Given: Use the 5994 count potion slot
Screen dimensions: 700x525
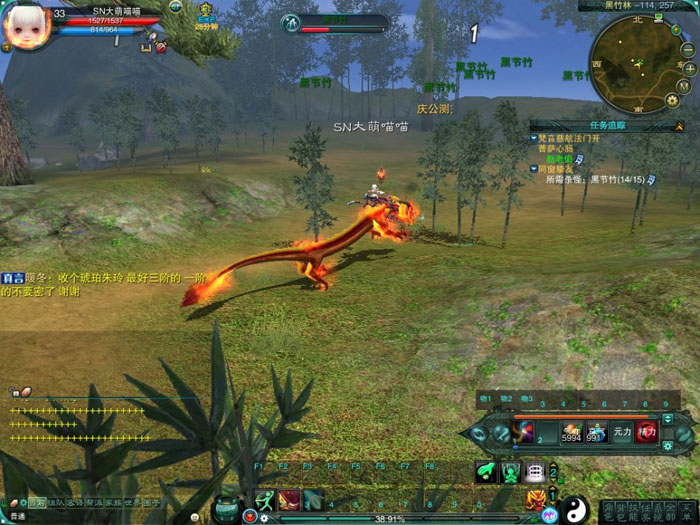Looking at the screenshot, I should (x=572, y=432).
